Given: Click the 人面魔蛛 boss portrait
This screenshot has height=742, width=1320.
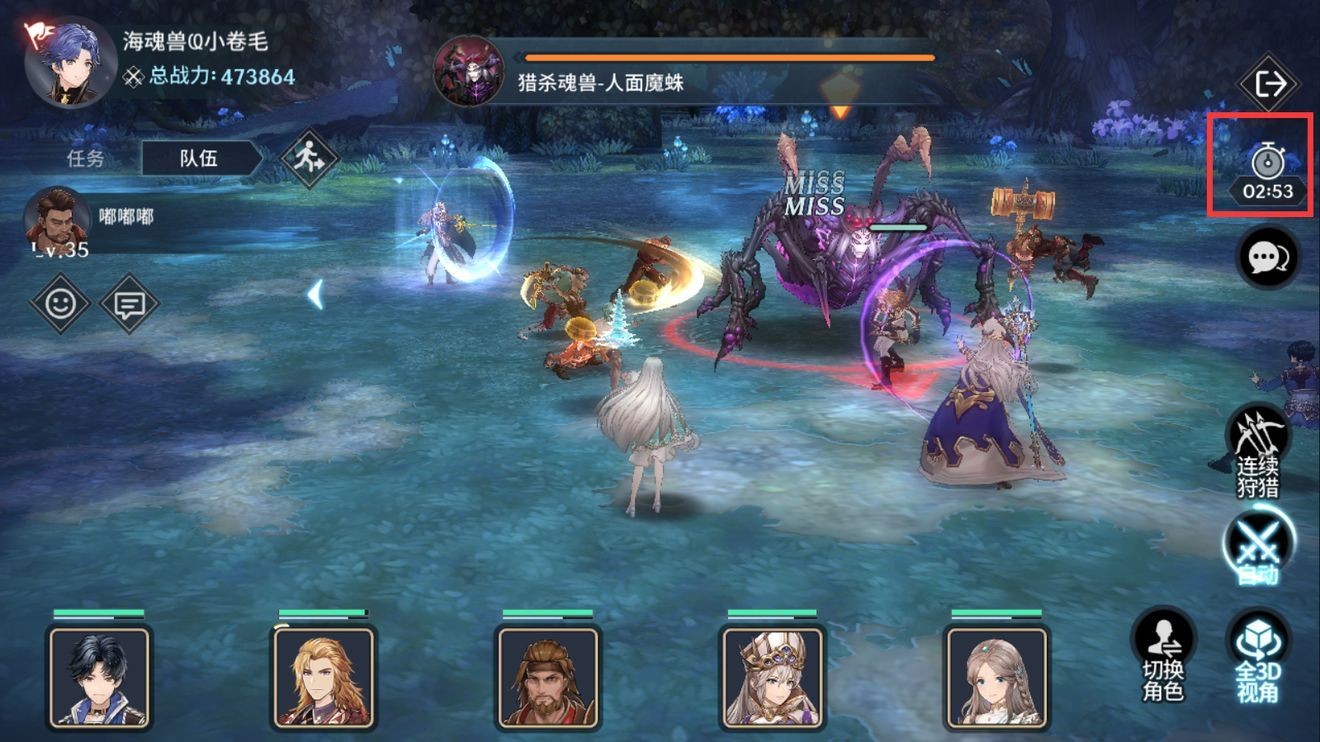Looking at the screenshot, I should (468, 71).
